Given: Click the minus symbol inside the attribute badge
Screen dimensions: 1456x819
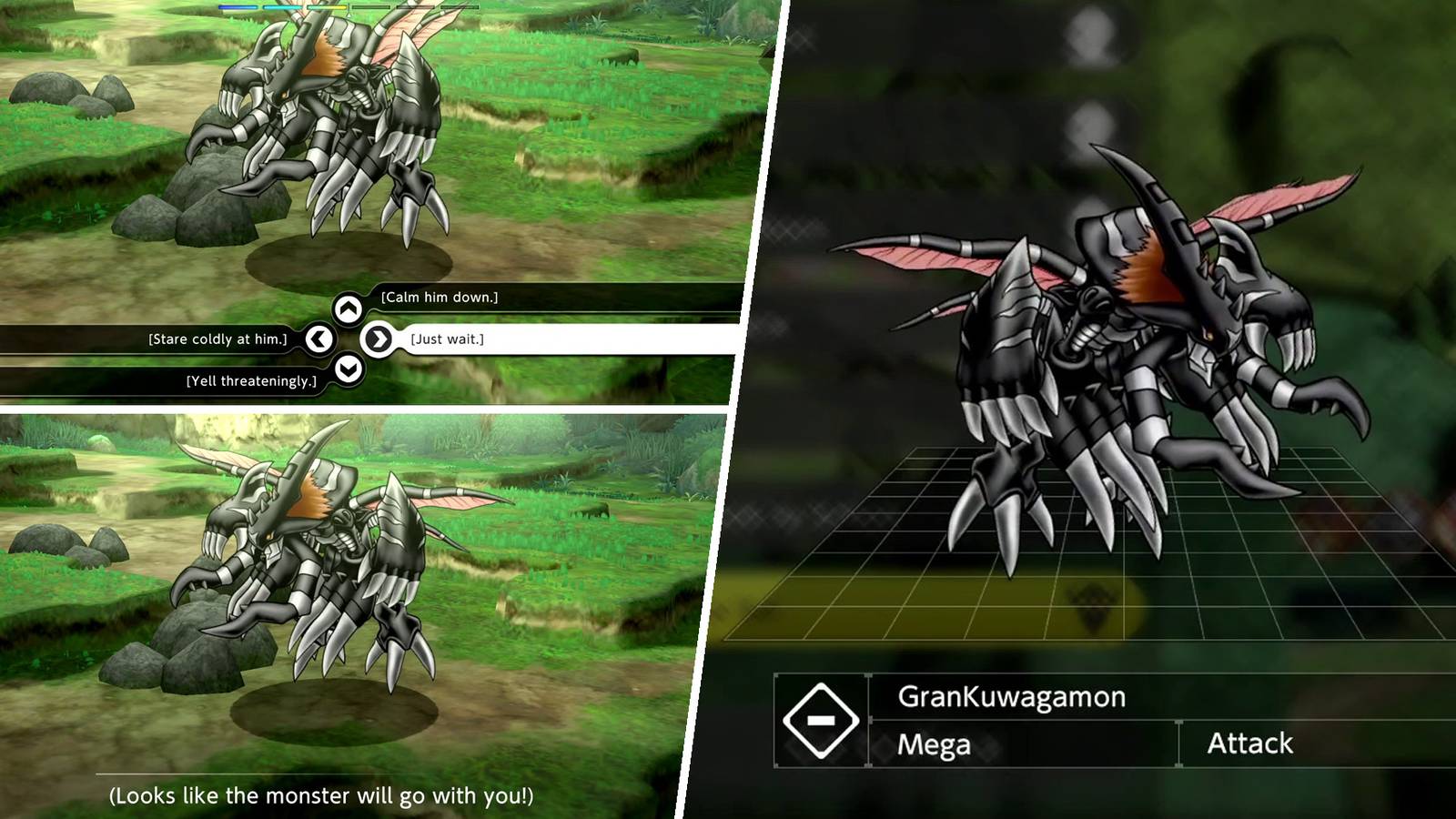Looking at the screenshot, I should tap(824, 718).
